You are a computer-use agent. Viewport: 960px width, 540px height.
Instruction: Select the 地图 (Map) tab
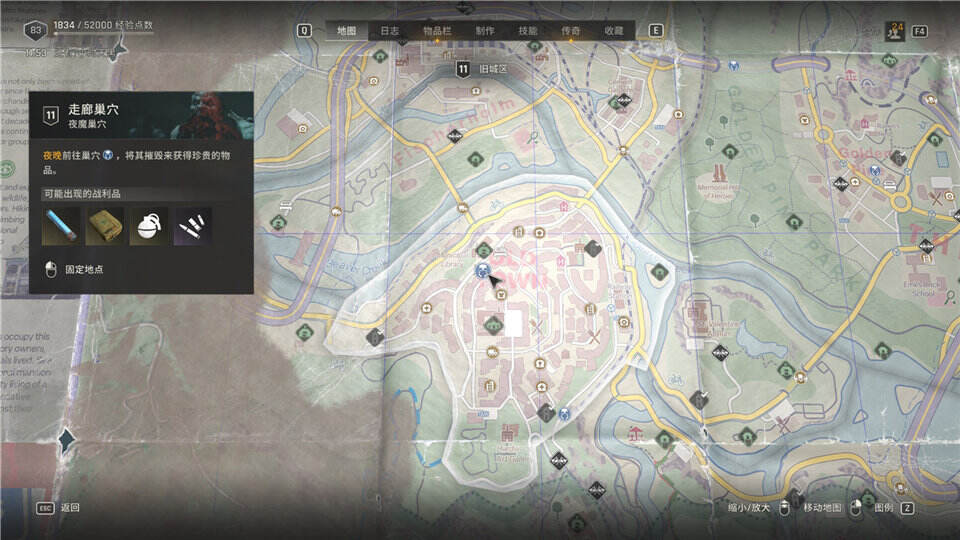click(x=346, y=31)
